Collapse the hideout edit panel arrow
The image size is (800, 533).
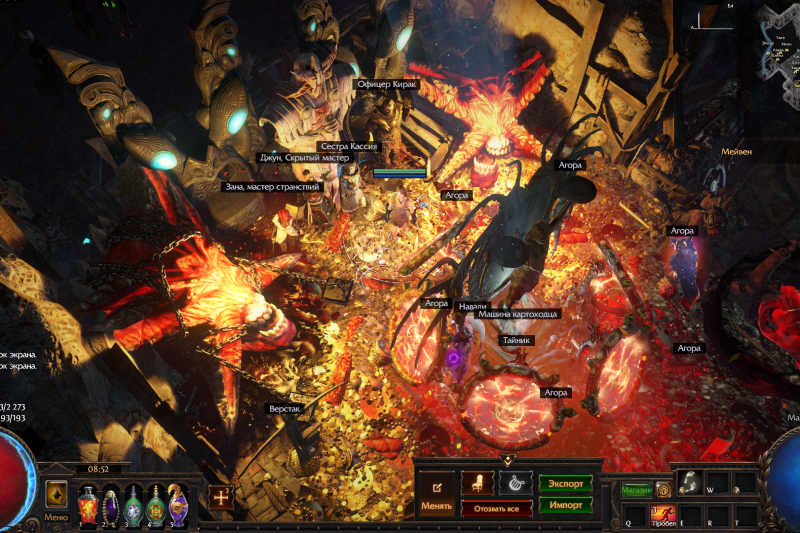click(x=508, y=460)
